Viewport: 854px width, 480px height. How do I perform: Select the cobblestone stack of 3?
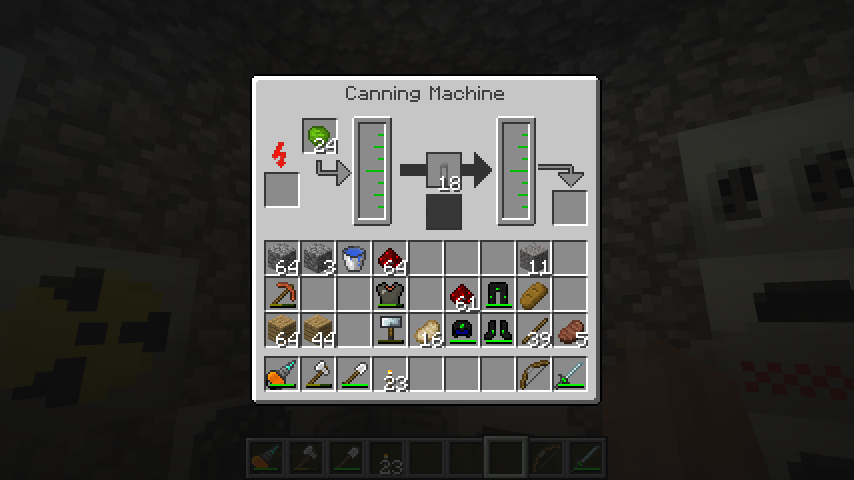(x=319, y=259)
